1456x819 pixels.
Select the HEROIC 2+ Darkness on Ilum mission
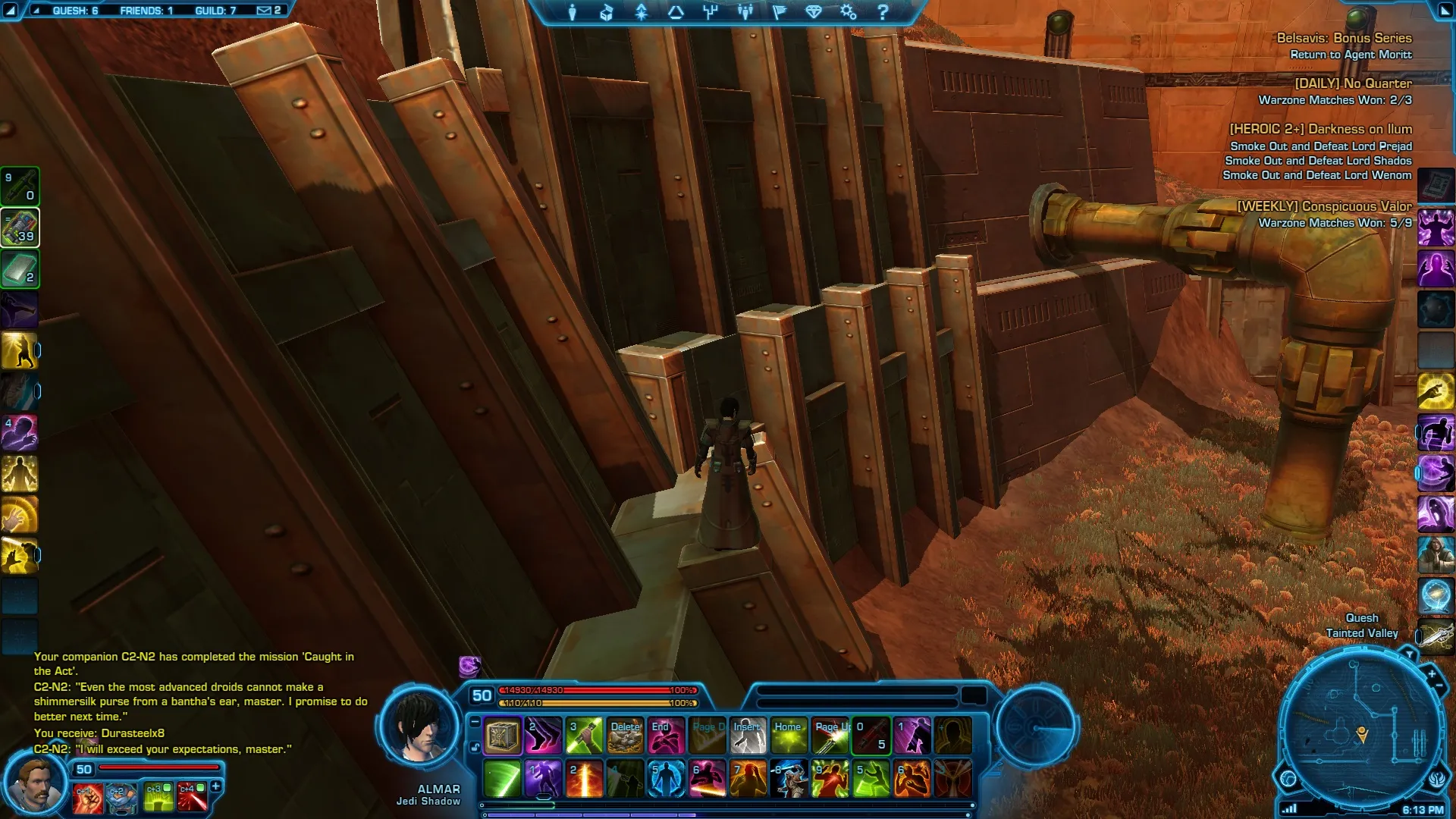tap(1320, 129)
